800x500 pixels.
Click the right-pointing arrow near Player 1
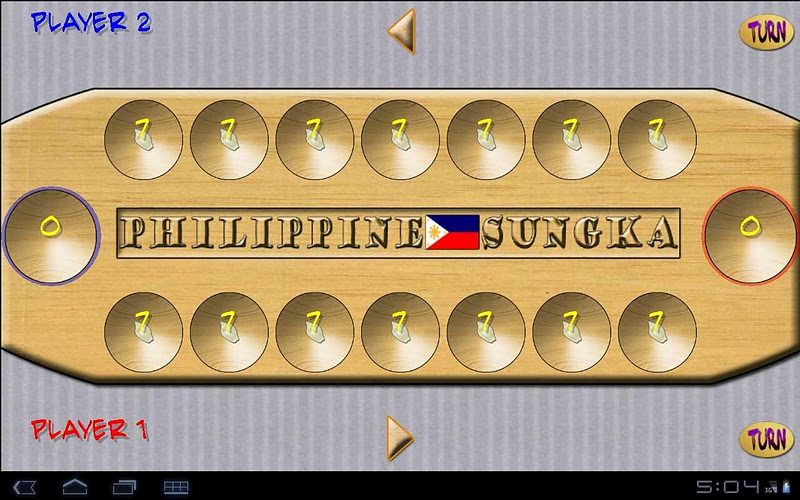coord(400,437)
